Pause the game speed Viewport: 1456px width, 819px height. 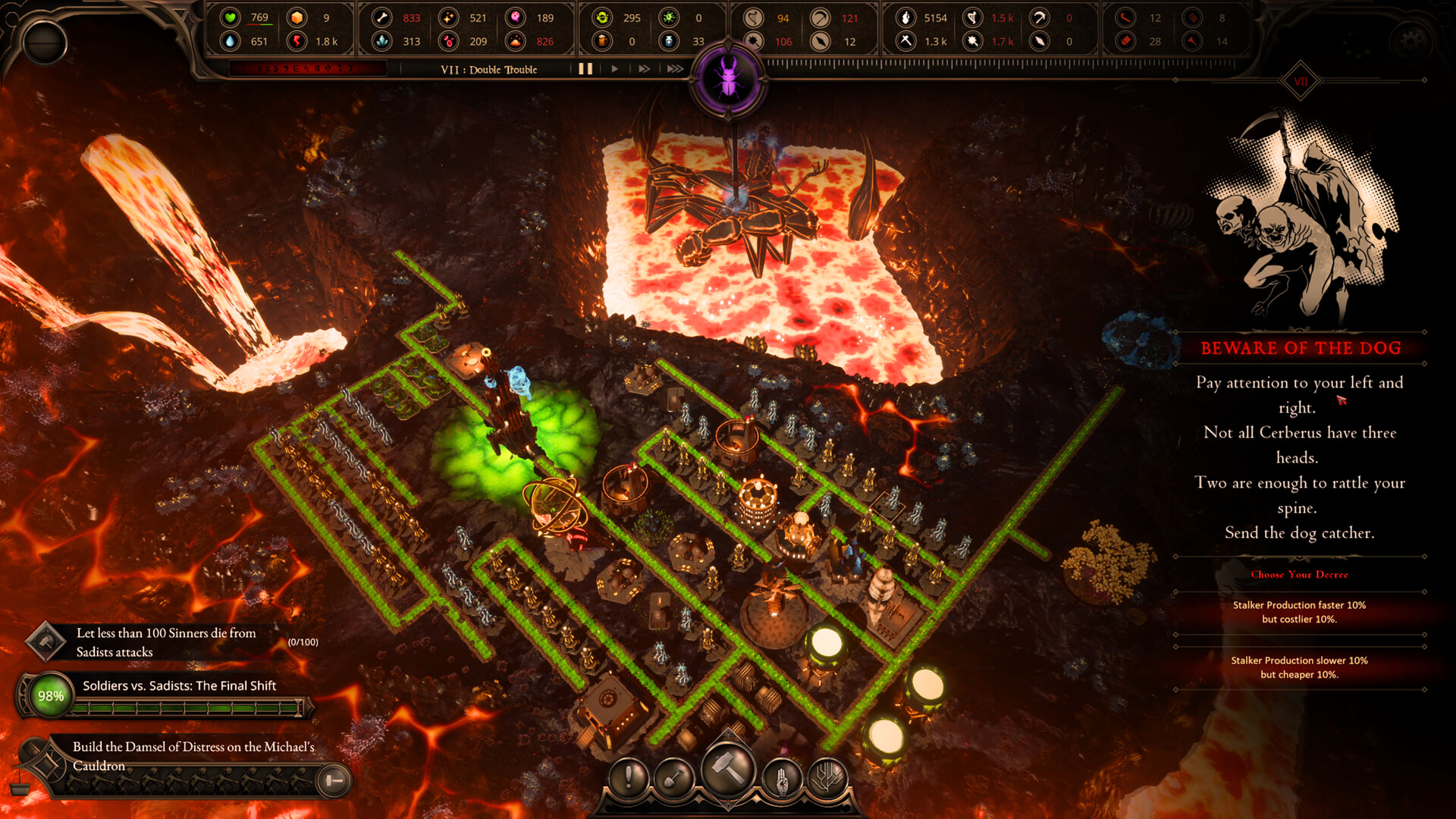coord(585,69)
